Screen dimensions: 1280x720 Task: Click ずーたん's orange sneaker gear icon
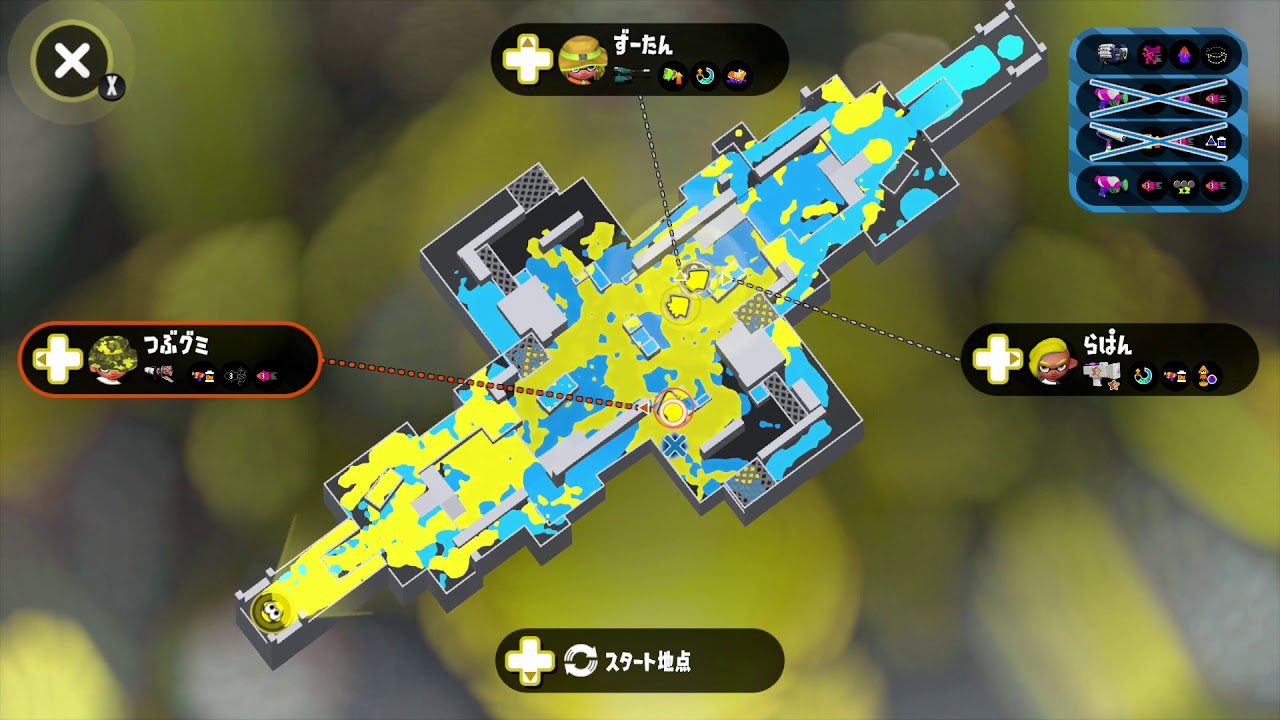pos(738,75)
